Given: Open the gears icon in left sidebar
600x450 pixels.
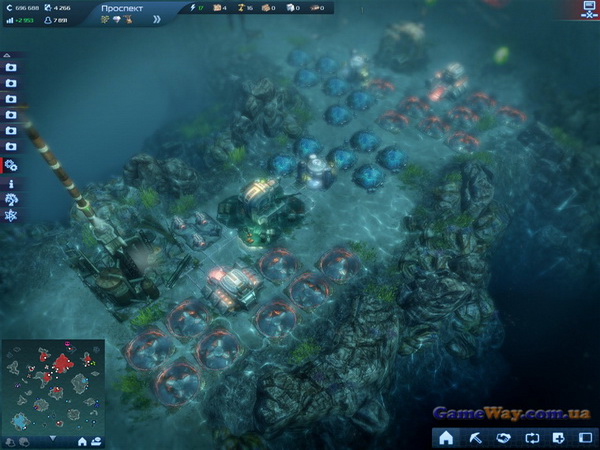Looking at the screenshot, I should point(11,165).
